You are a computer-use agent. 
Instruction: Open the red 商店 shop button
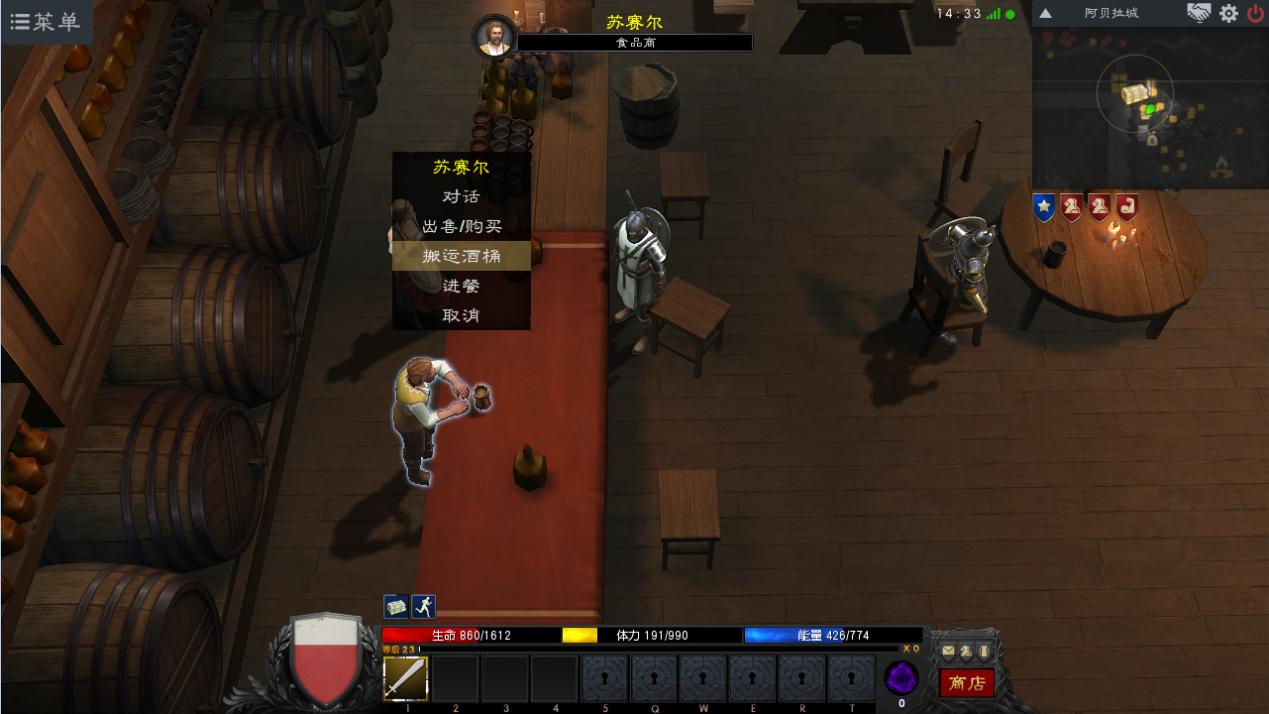966,683
